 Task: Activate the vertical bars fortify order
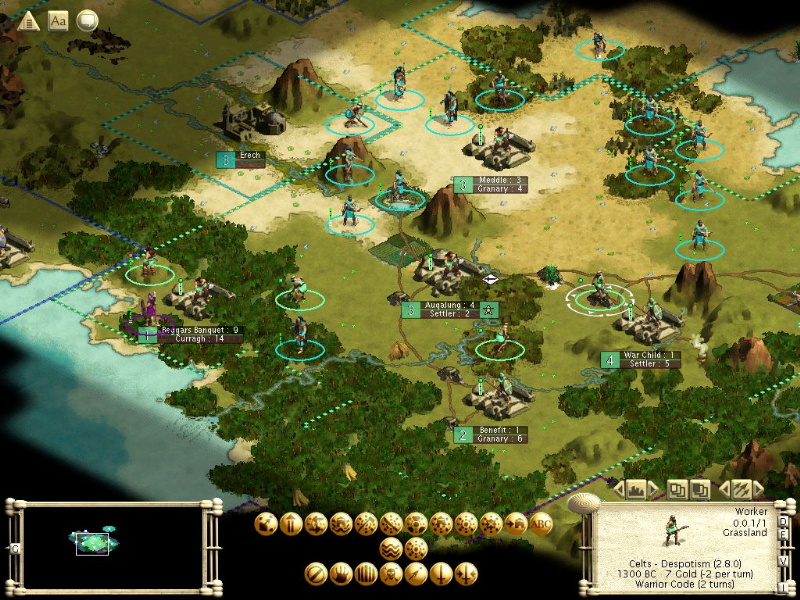366,574
